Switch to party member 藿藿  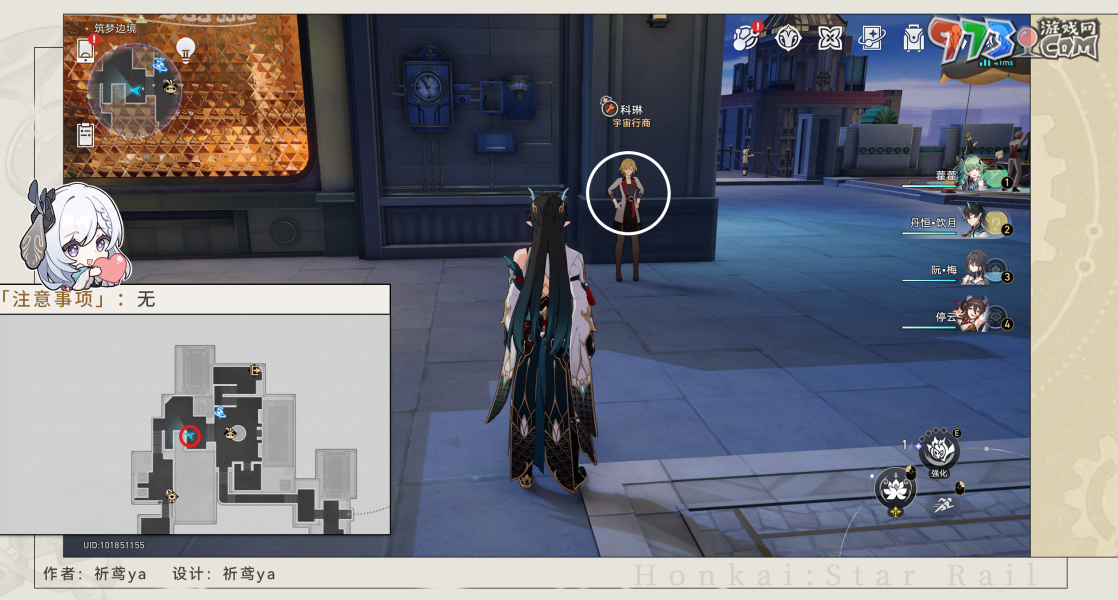(x=970, y=178)
